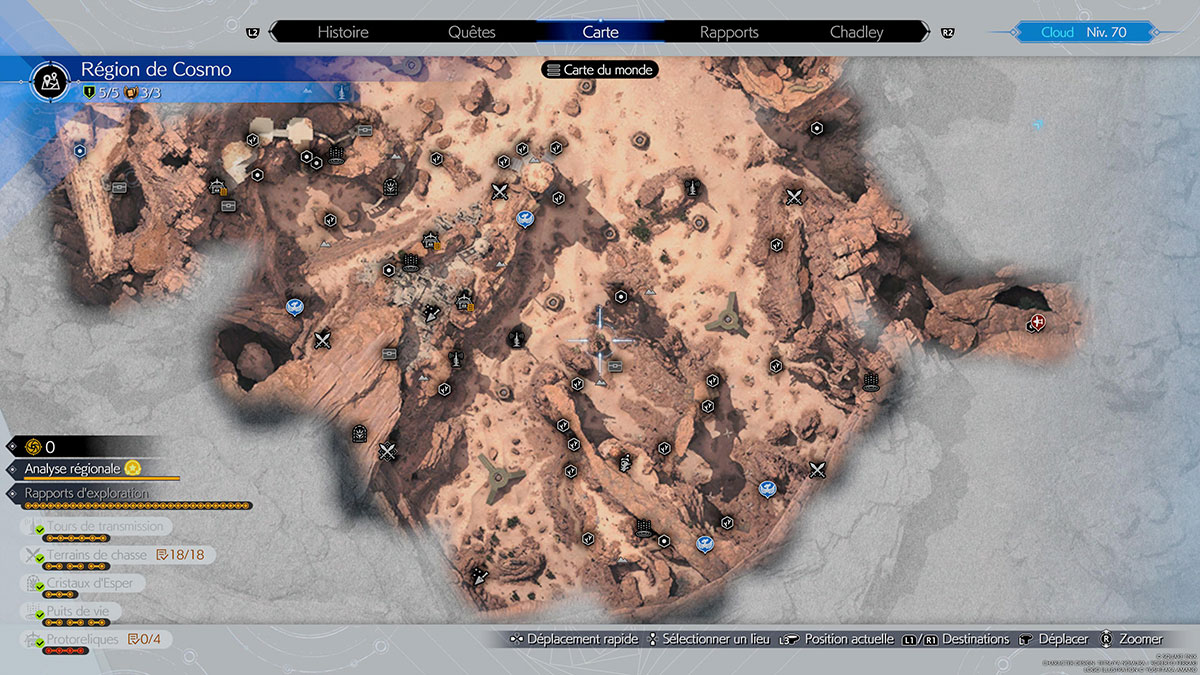Select the Région de Cosmo header
The height and width of the screenshot is (675, 1200).
click(x=156, y=70)
